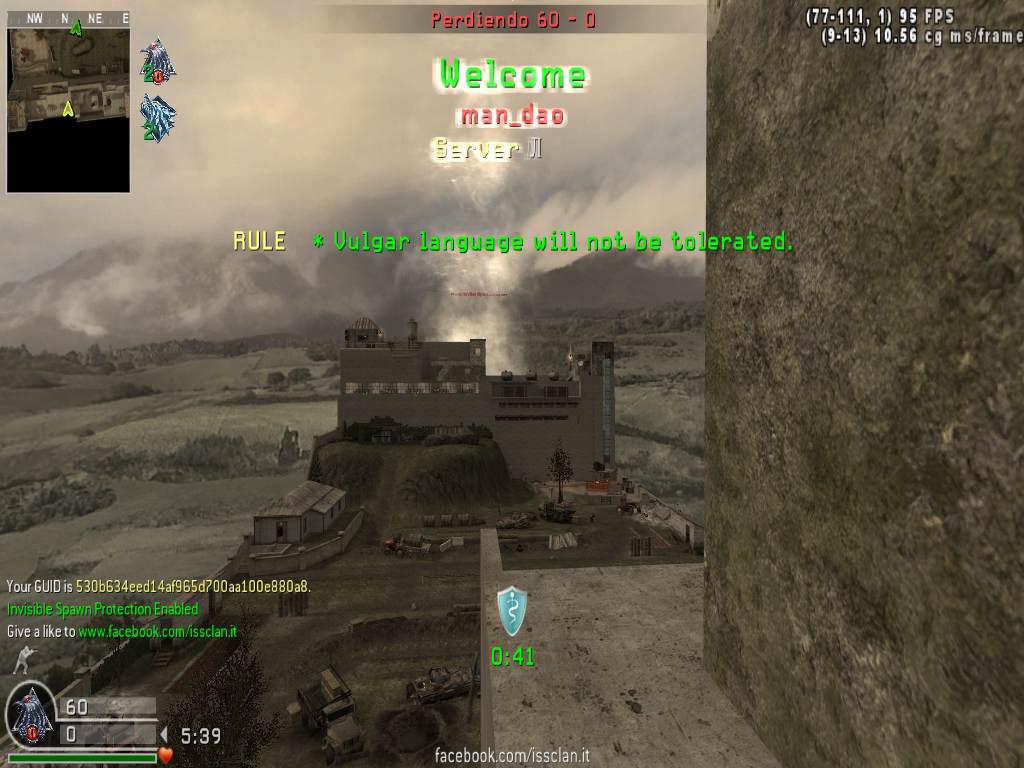Image resolution: width=1024 pixels, height=768 pixels.
Task: Select the blue team emblem beside the minimap
Action: [157, 117]
